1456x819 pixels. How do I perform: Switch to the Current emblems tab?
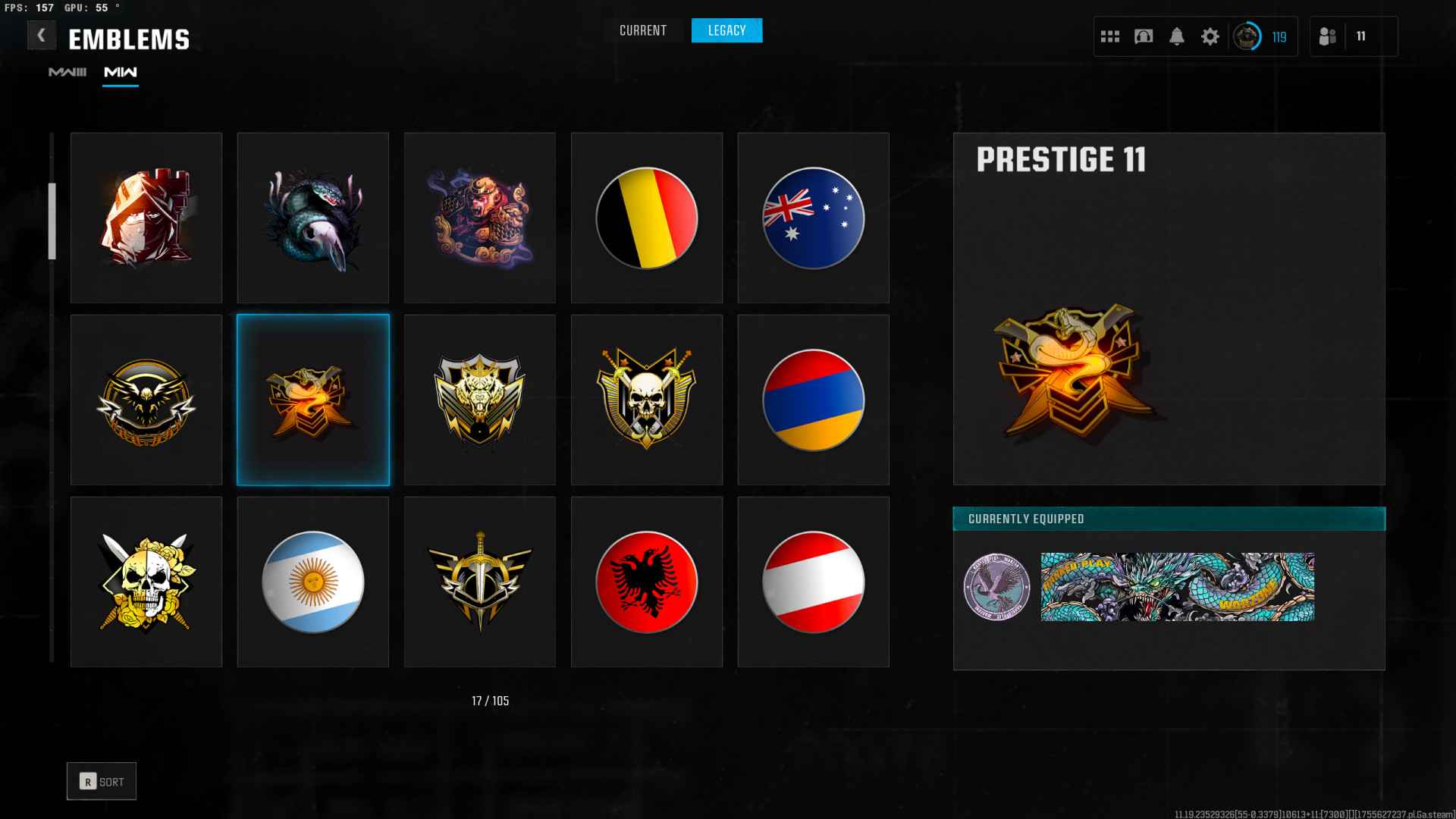point(642,30)
